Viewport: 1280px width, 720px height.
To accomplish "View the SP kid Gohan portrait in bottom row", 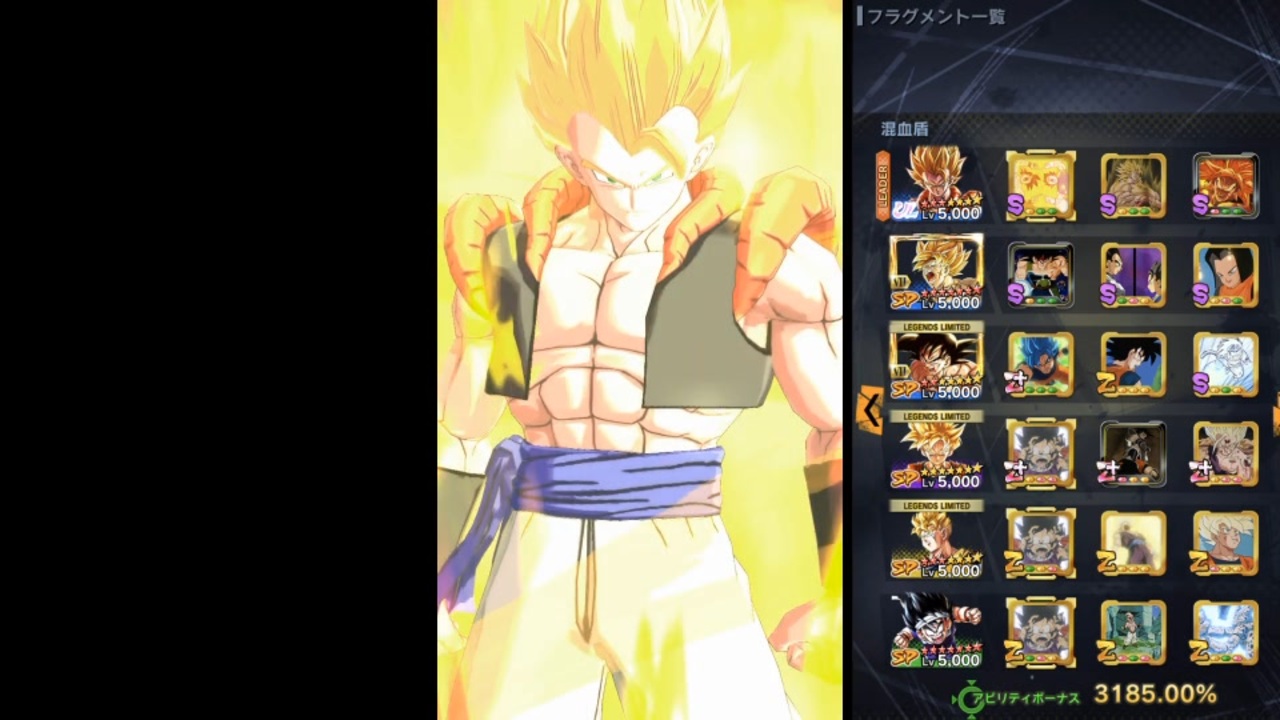I will 935,632.
